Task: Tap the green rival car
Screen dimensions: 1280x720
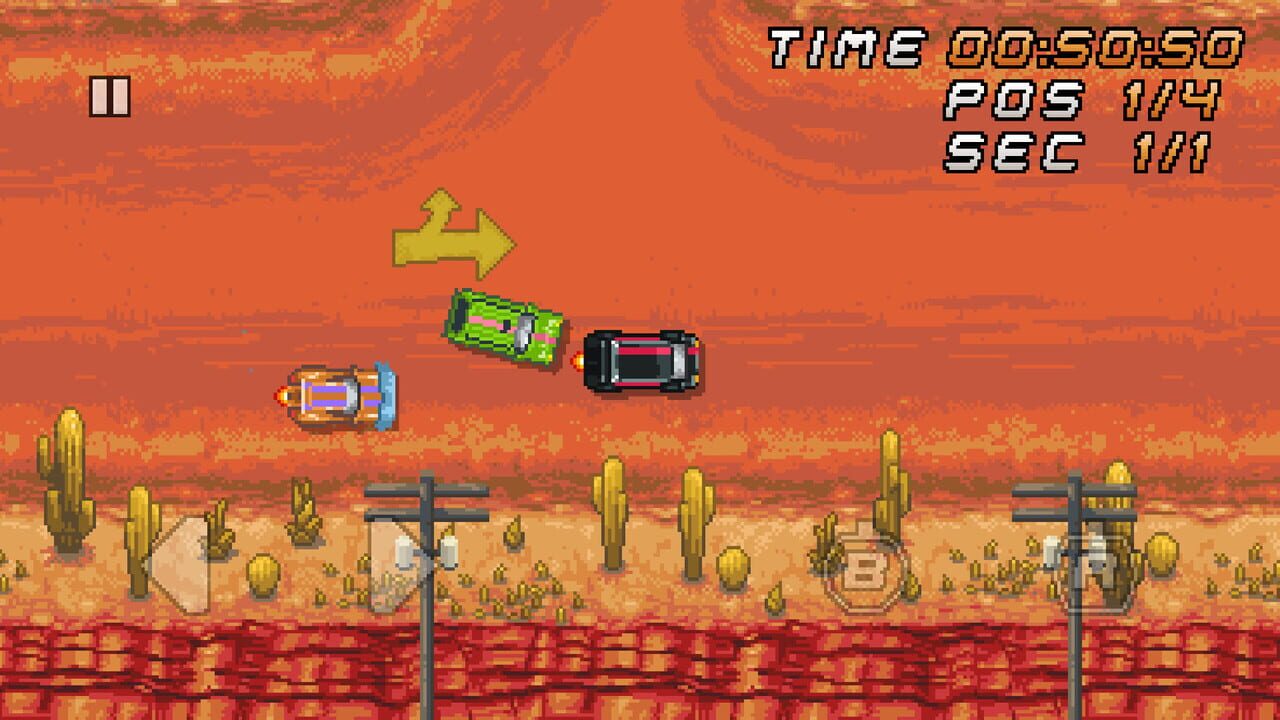Action: coord(505,328)
